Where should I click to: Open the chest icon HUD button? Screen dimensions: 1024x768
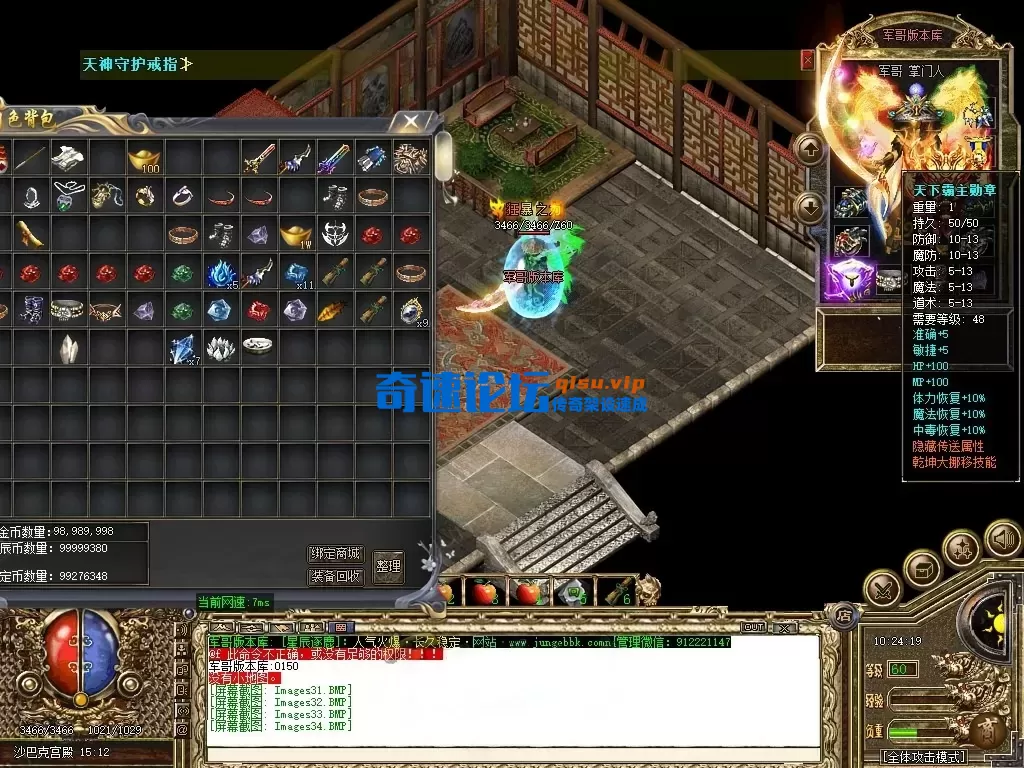[x=922, y=569]
